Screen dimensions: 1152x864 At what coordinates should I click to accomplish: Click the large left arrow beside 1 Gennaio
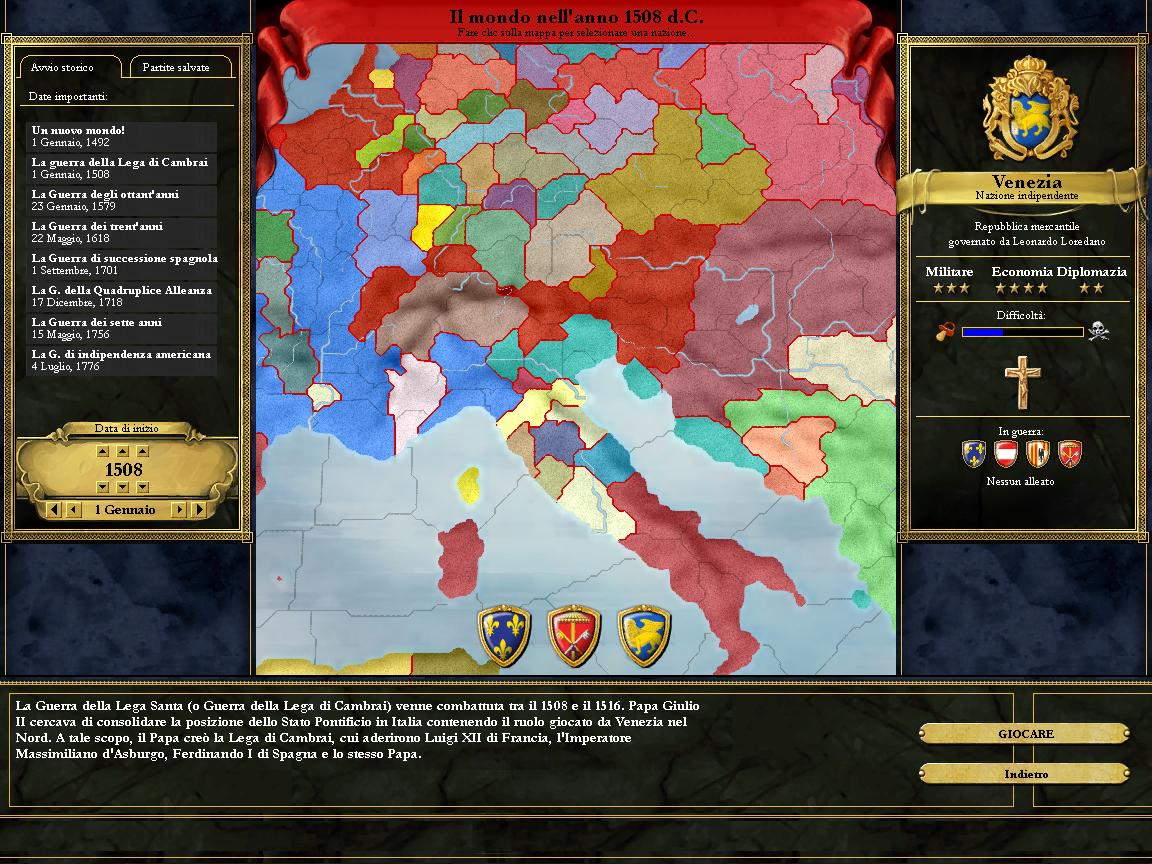point(53,510)
